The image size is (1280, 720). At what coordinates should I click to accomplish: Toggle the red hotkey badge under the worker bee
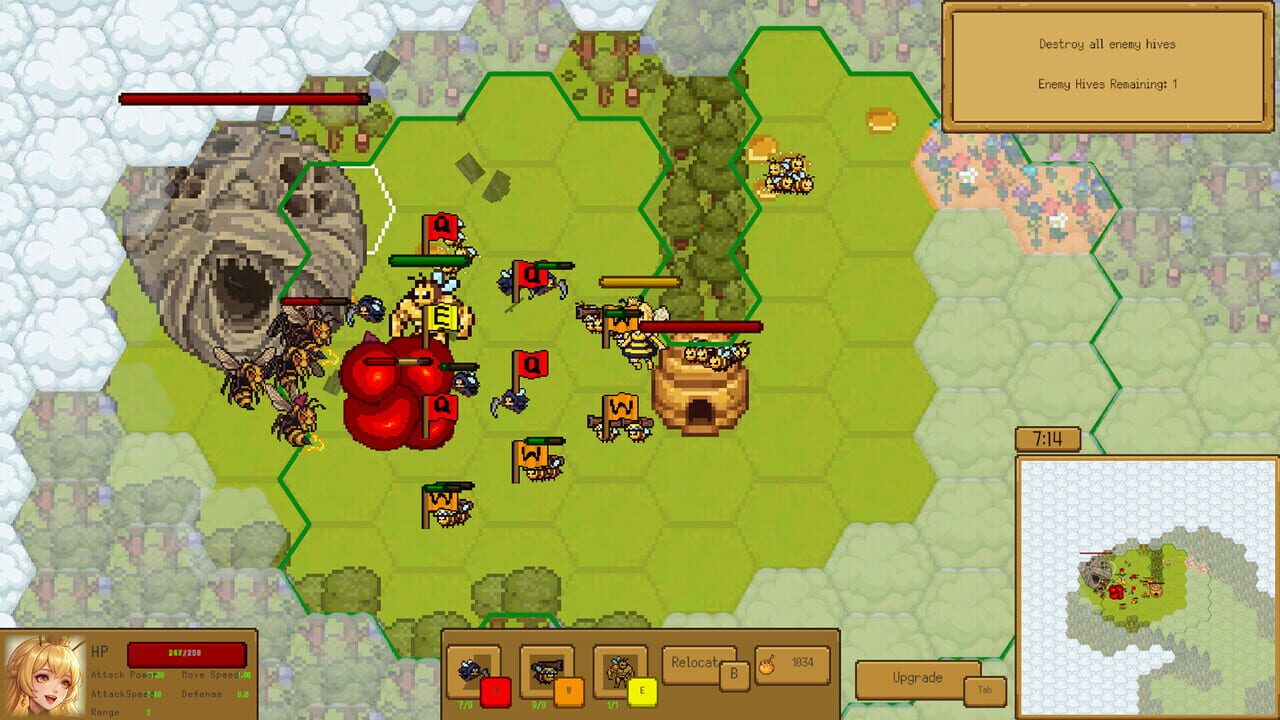(x=495, y=689)
